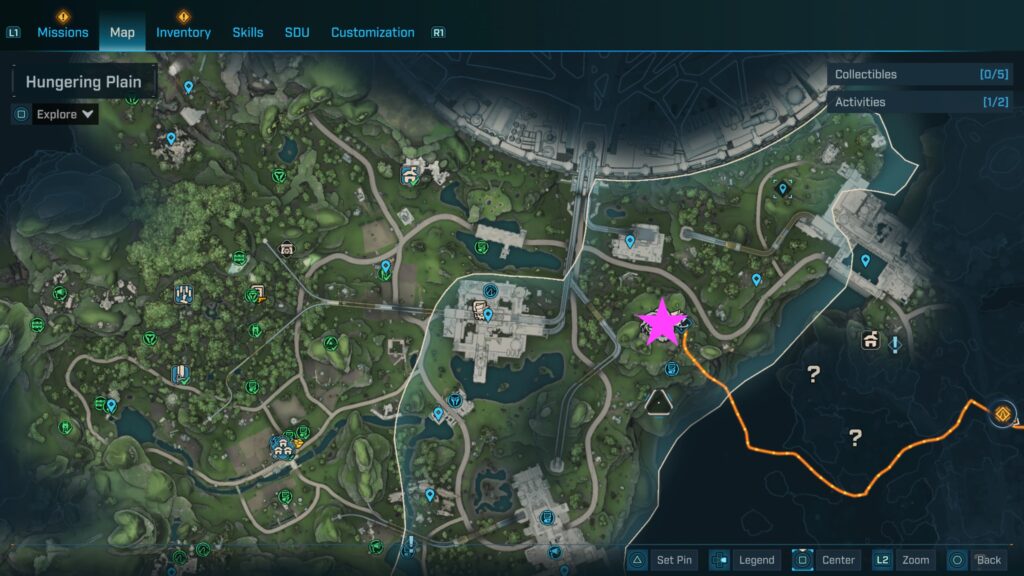Image resolution: width=1024 pixels, height=576 pixels.
Task: Select the Activities tracker row
Action: click(x=920, y=101)
